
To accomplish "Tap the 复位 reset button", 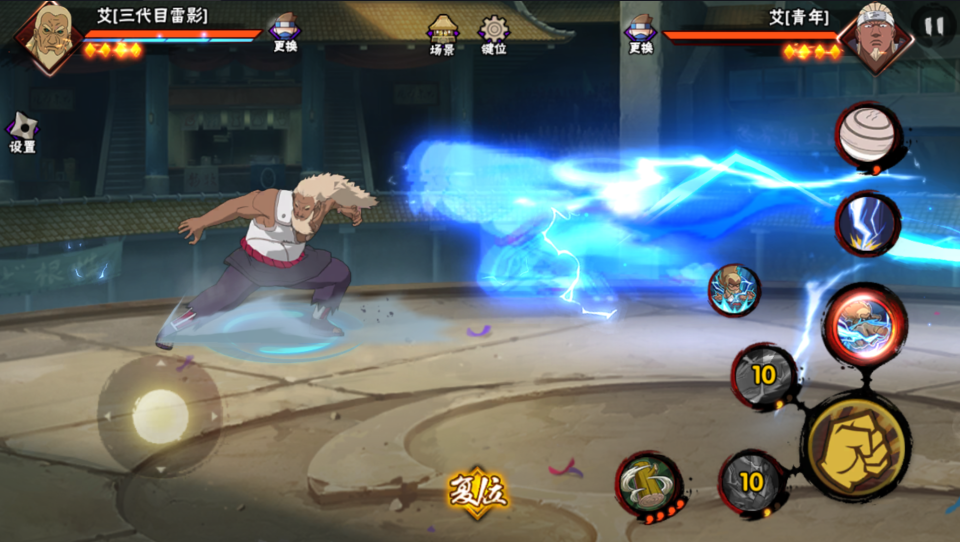I will 478,492.
